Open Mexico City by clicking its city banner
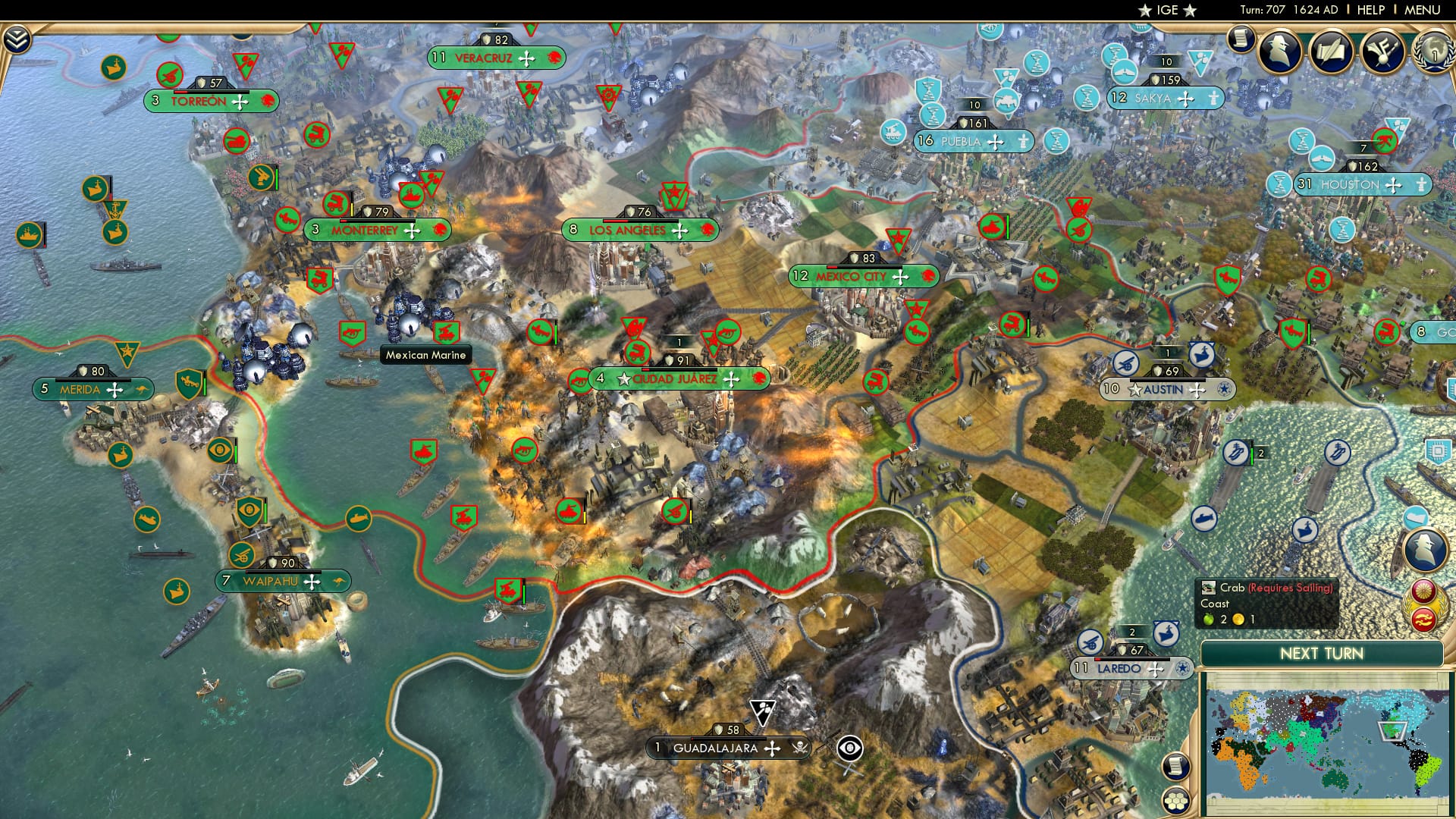The height and width of the screenshot is (819, 1456). [864, 277]
